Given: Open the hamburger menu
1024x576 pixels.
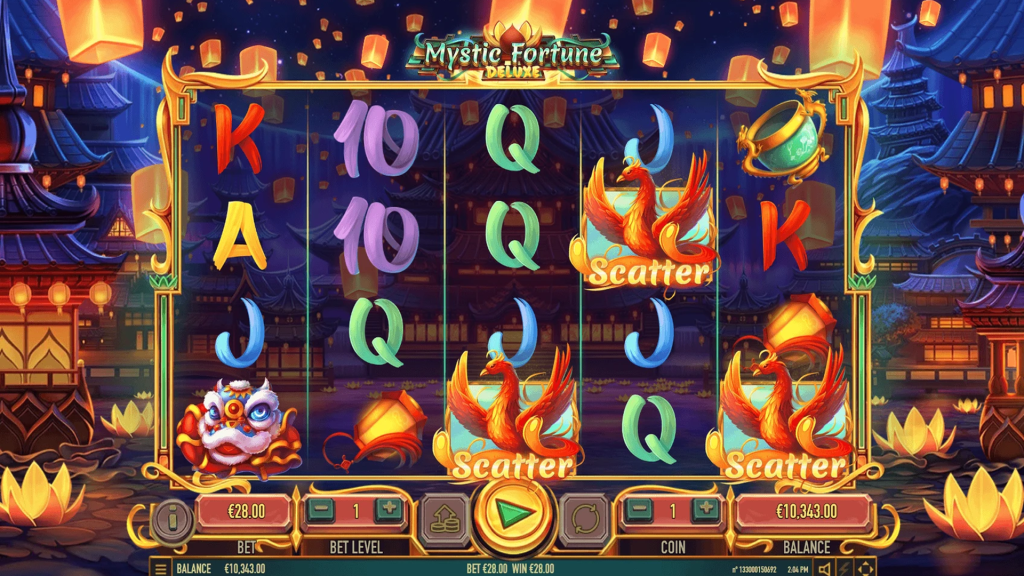Looking at the screenshot, I should pyautogui.click(x=161, y=568).
